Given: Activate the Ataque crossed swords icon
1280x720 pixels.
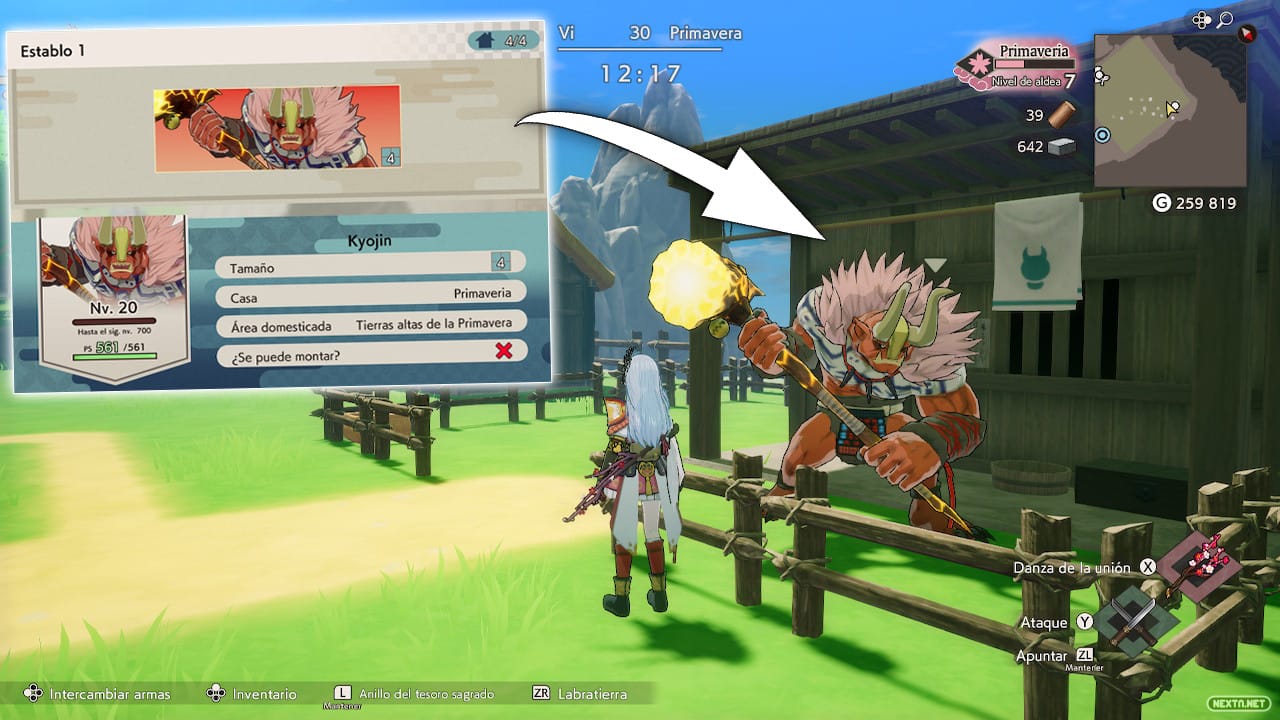Looking at the screenshot, I should 1136,622.
